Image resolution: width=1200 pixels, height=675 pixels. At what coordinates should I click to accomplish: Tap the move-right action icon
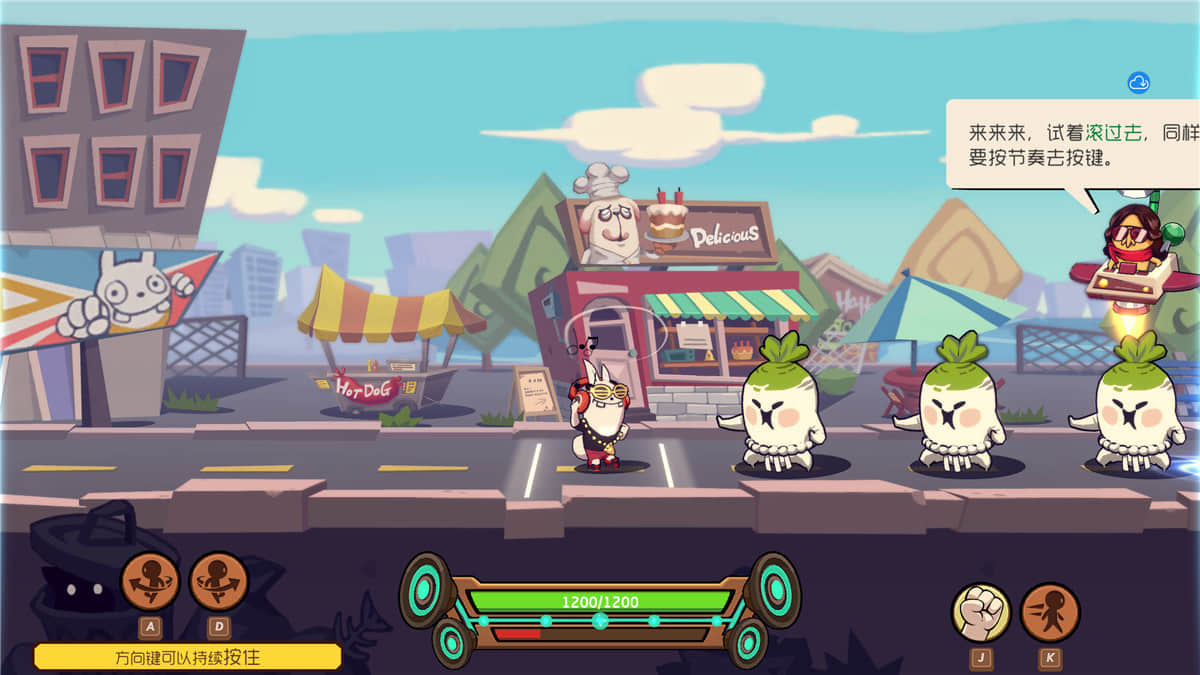click(218, 581)
